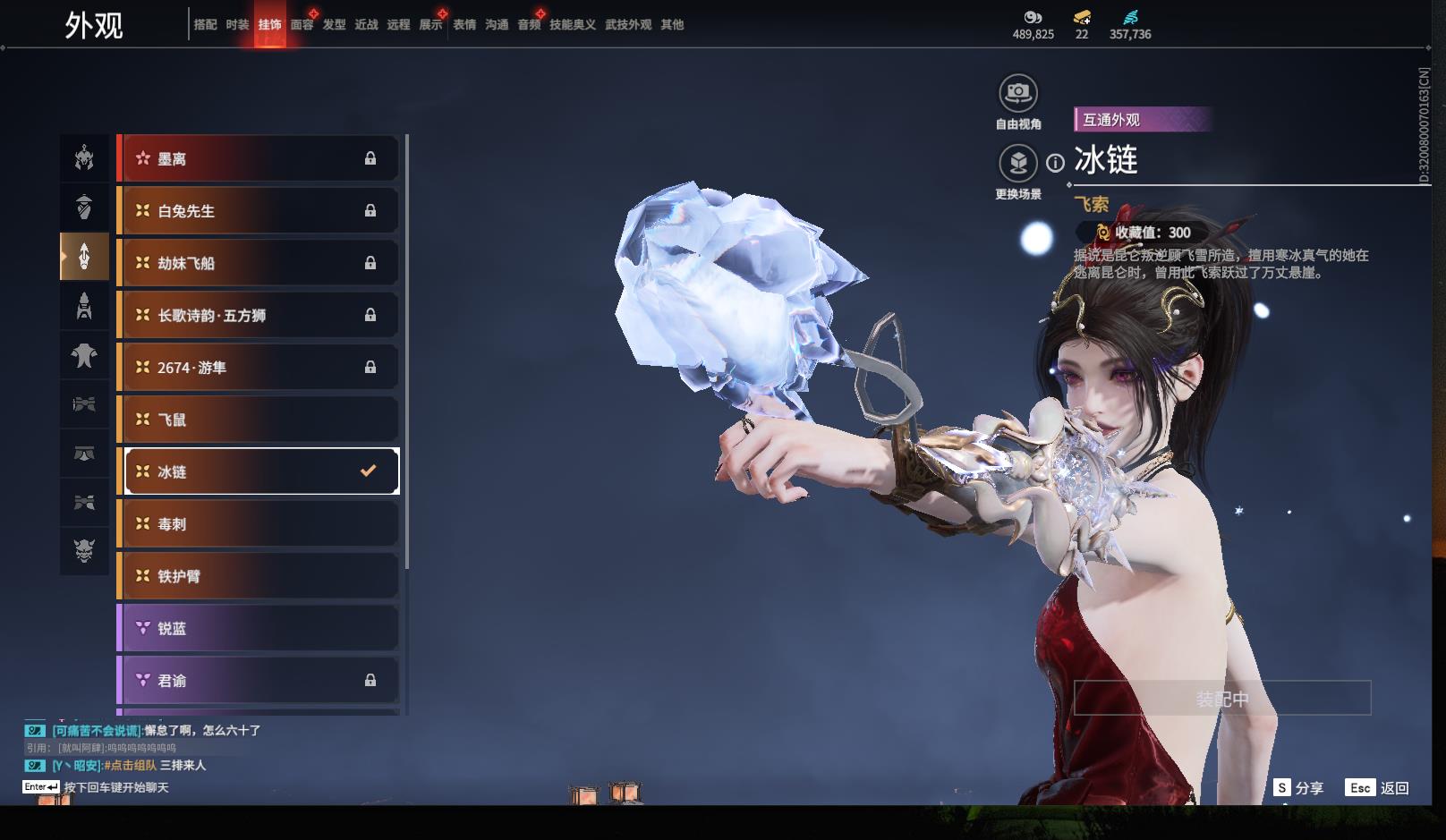Image resolution: width=1446 pixels, height=840 pixels.
Task: Switch to the 搭配 tab
Action: pos(205,25)
